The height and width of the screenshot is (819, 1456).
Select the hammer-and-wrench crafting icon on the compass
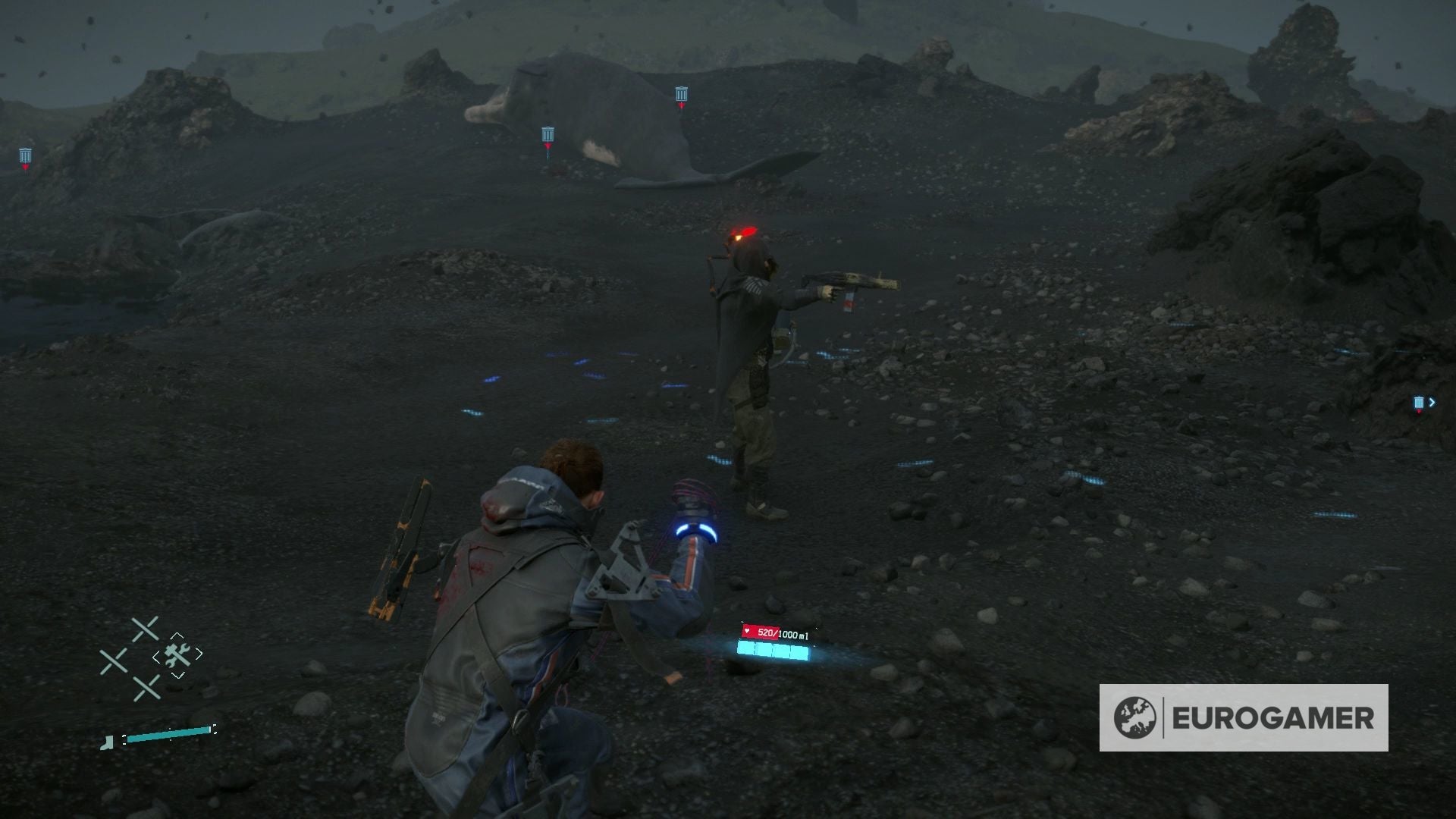177,656
